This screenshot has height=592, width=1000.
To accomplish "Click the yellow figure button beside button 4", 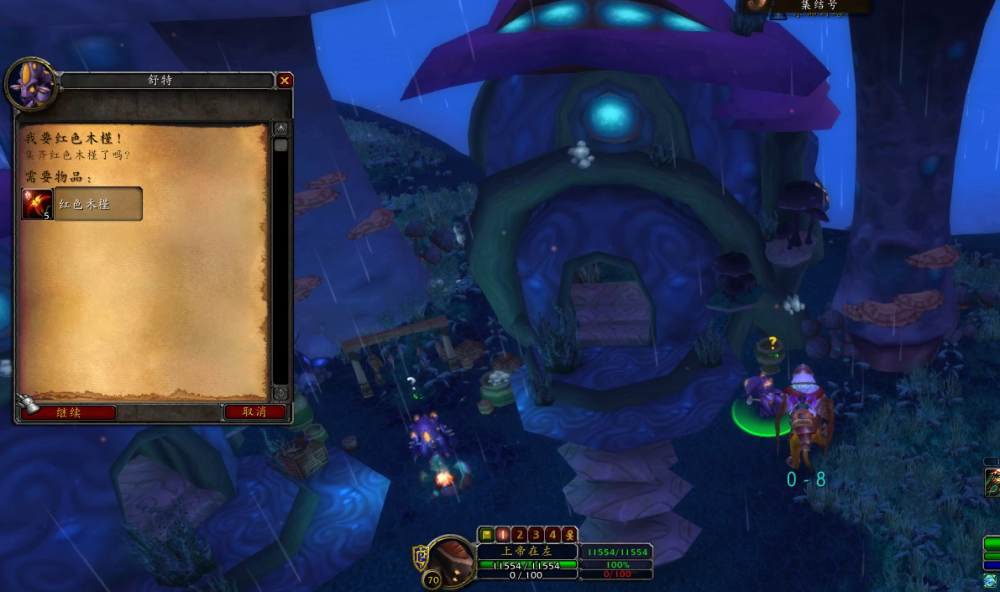I will point(569,534).
